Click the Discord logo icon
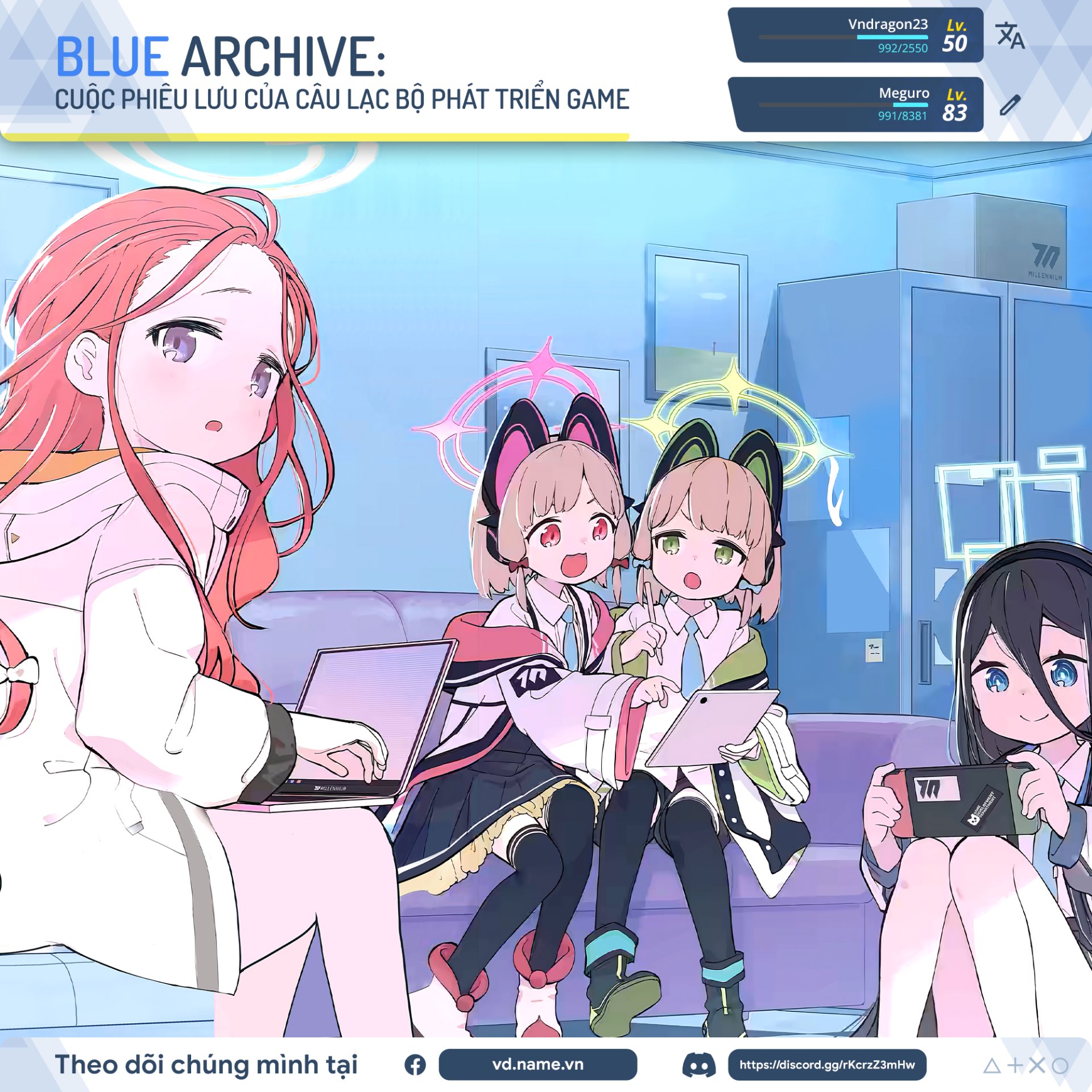 (x=698, y=1065)
